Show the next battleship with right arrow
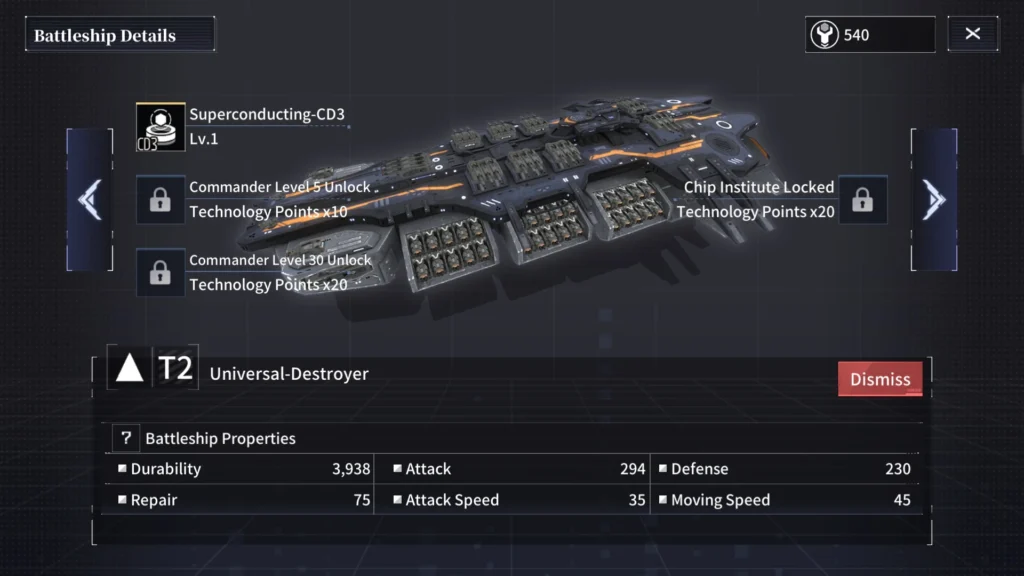 [934, 200]
